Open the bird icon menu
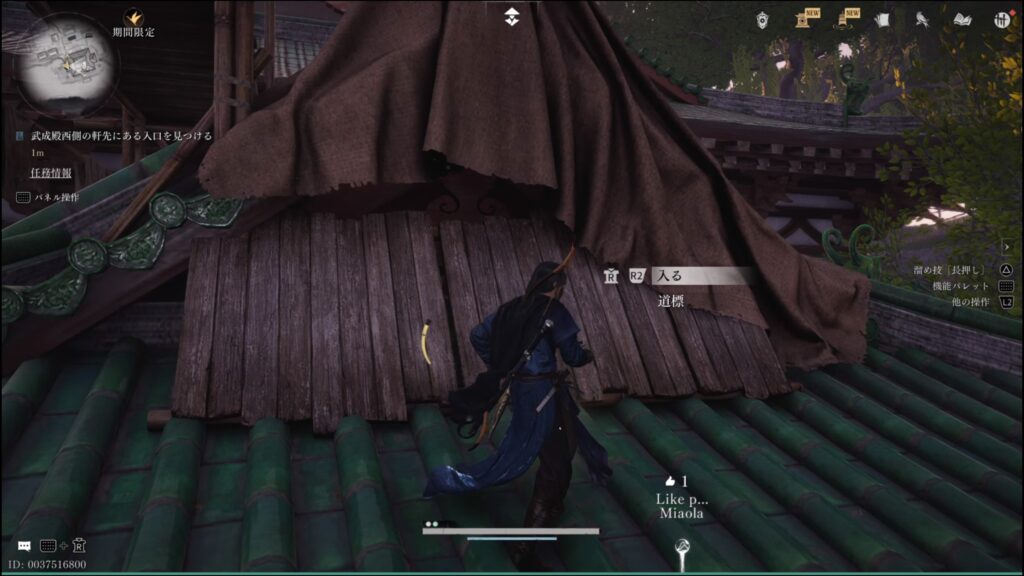Viewport: 1024px width, 576px height. point(921,19)
